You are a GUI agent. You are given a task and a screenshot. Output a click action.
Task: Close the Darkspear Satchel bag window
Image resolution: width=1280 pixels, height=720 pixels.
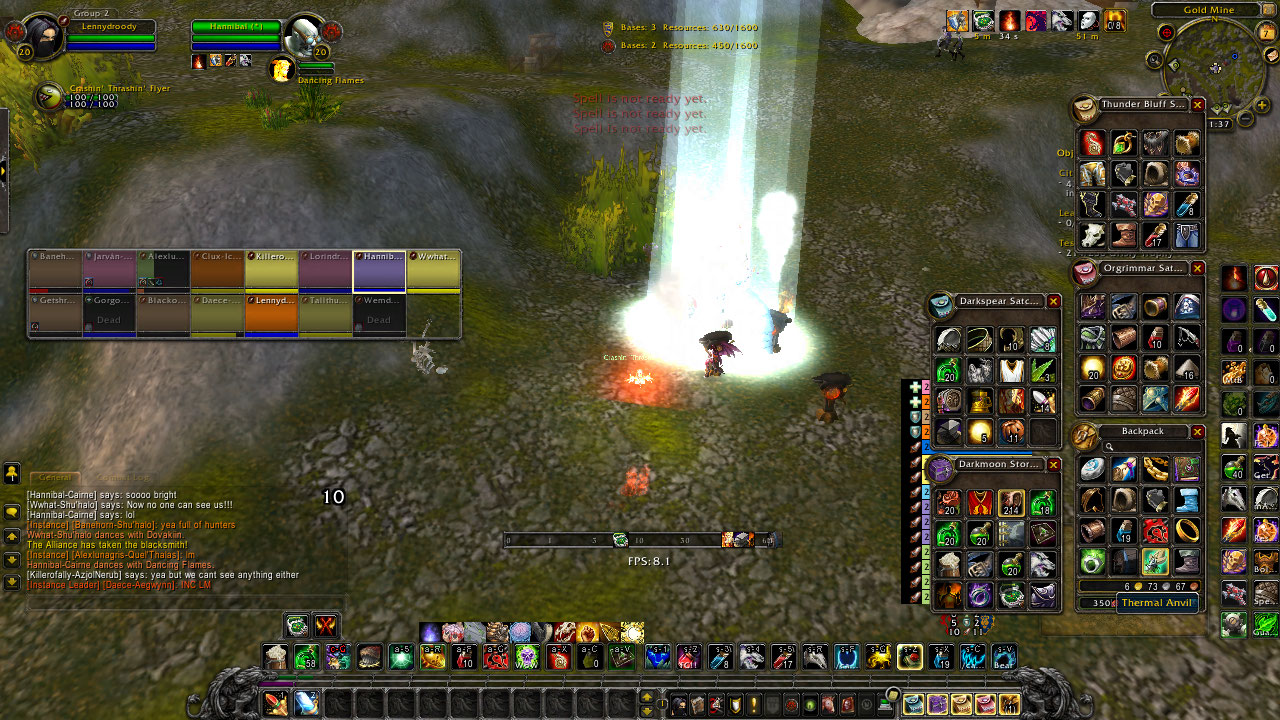coord(1053,301)
